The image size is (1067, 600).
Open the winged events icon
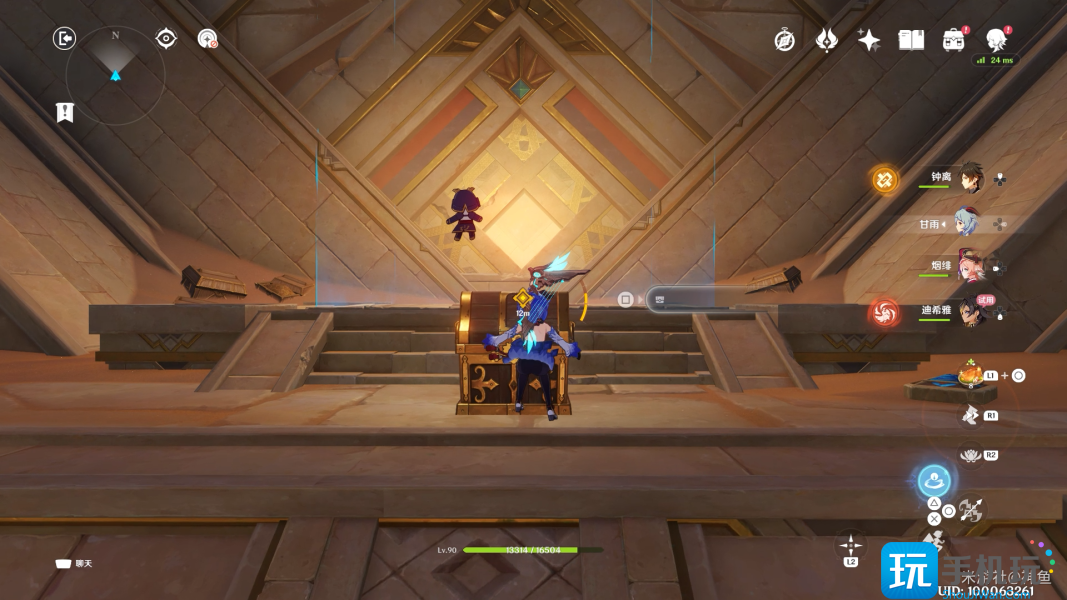click(827, 40)
